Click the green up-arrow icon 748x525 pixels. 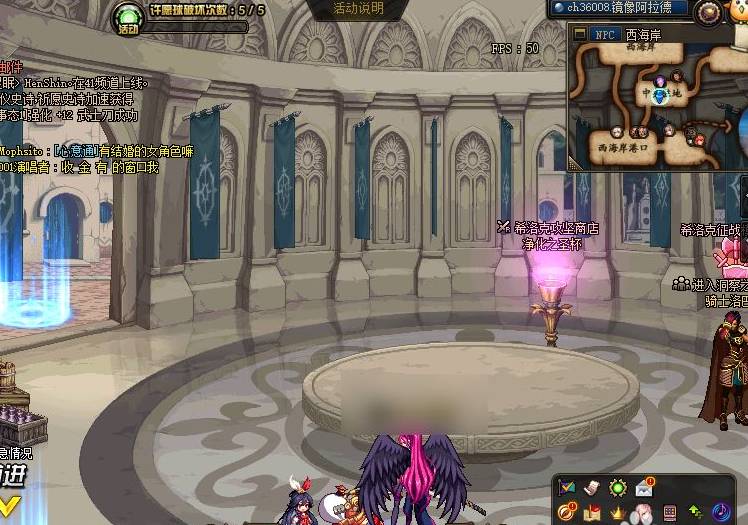tap(695, 513)
